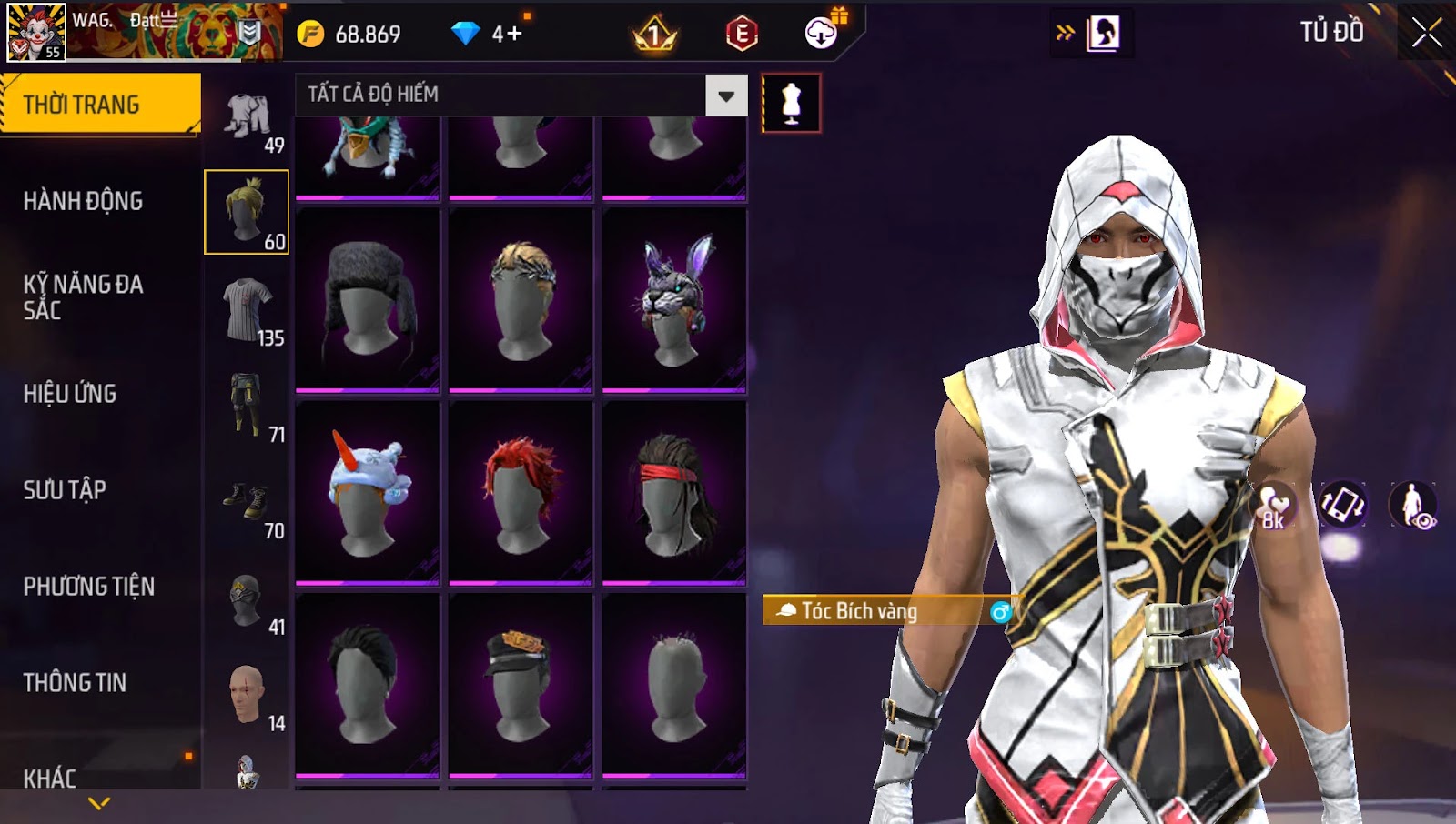Open the face category with 14 items
Image resolution: width=1456 pixels, height=824 pixels.
point(248,696)
